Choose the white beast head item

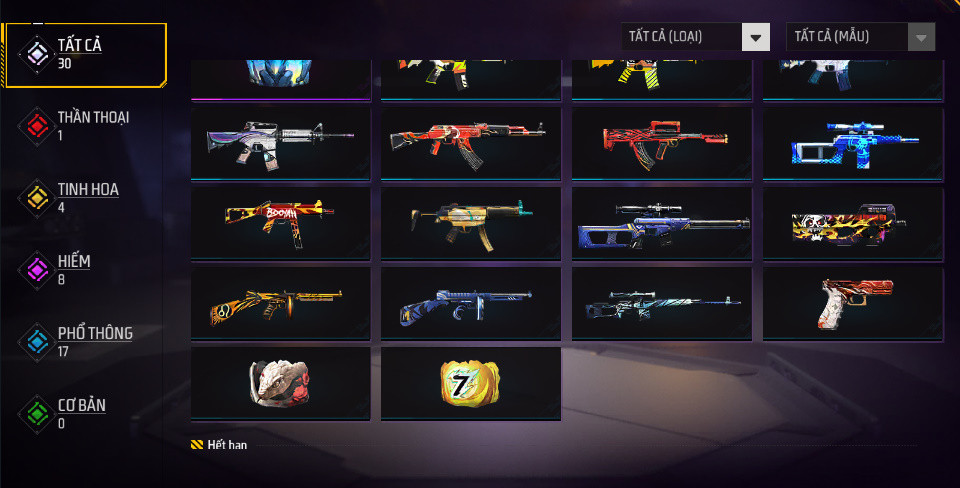coord(280,383)
